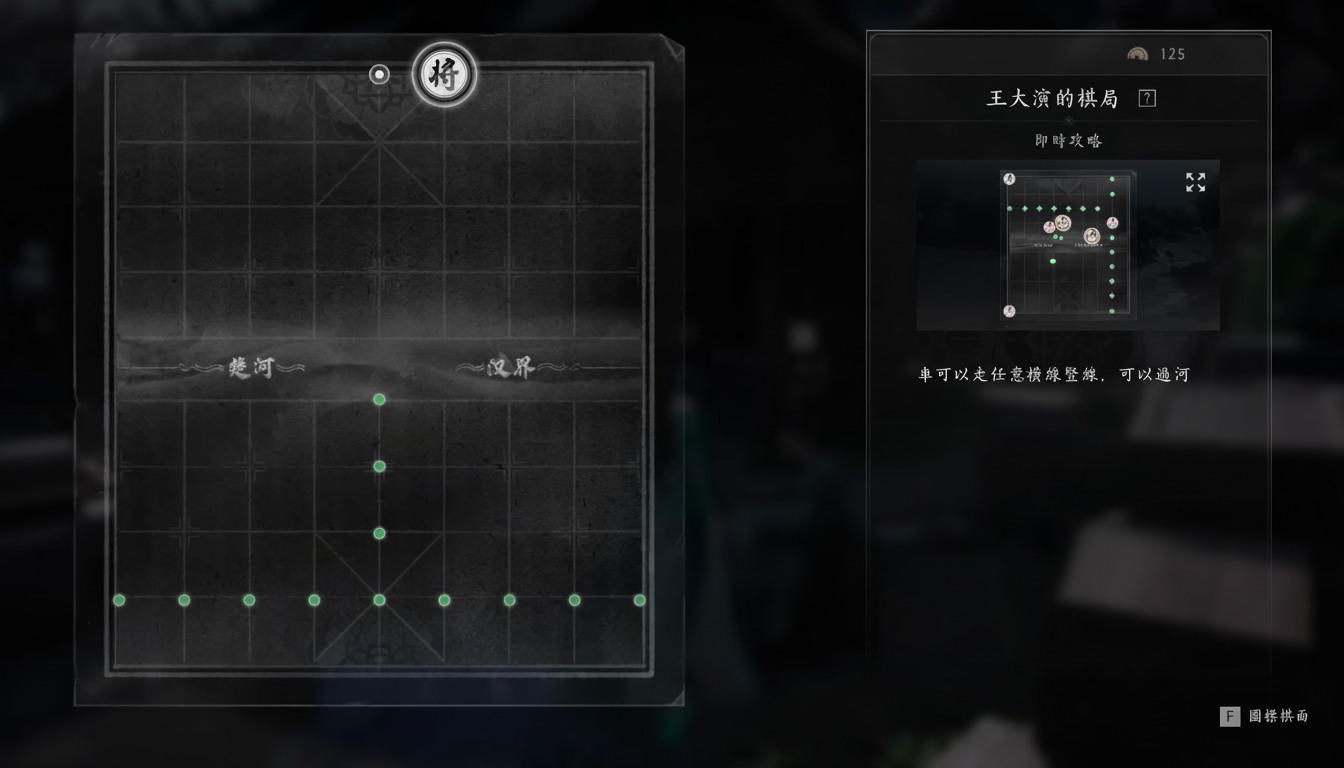
Task: Select the chariot piece in the strategy preview
Action: (x=1063, y=223)
